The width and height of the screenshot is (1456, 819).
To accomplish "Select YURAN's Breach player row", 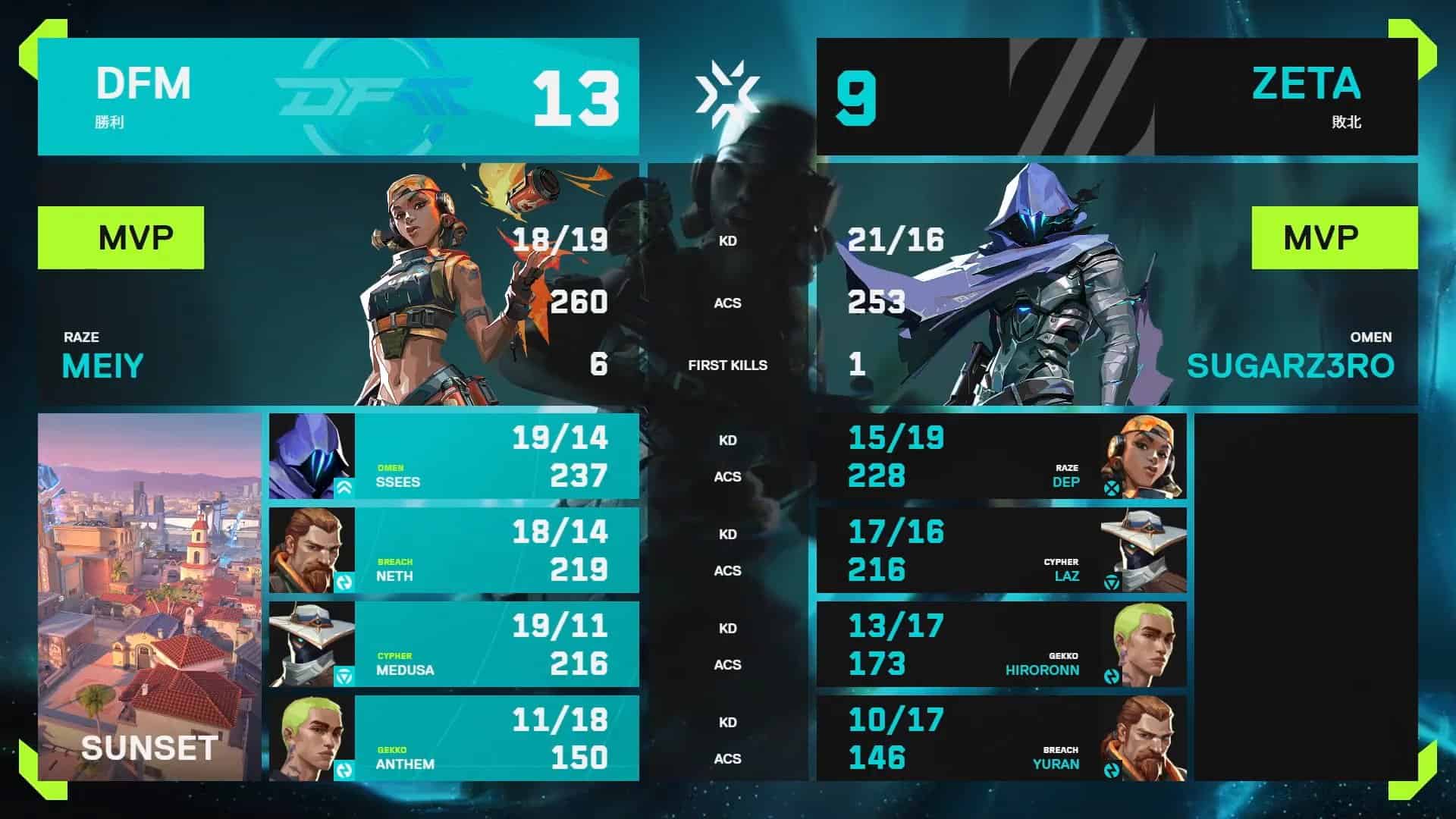I will tap(1001, 738).
